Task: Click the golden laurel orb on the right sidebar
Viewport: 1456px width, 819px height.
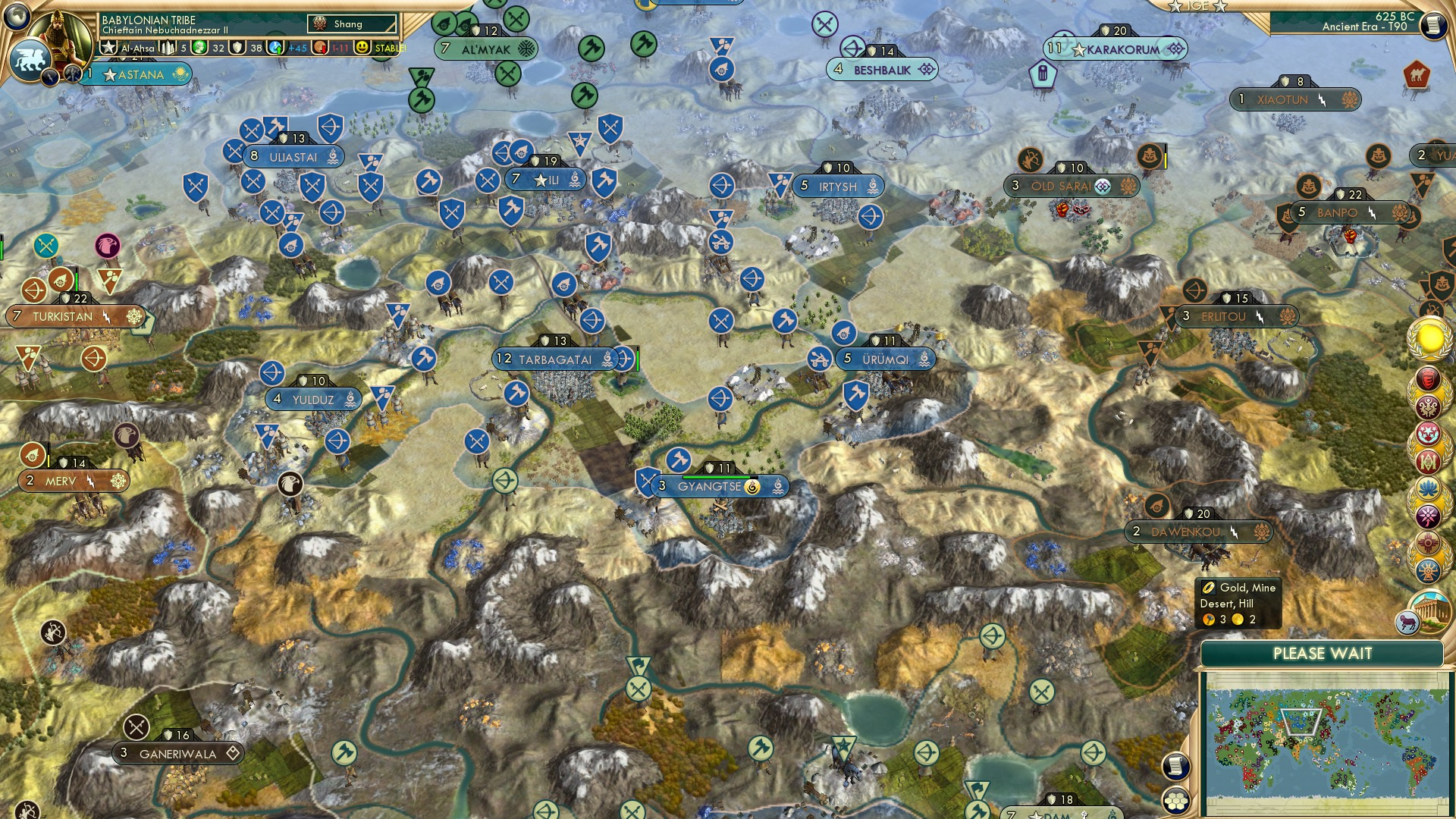Action: [x=1428, y=337]
